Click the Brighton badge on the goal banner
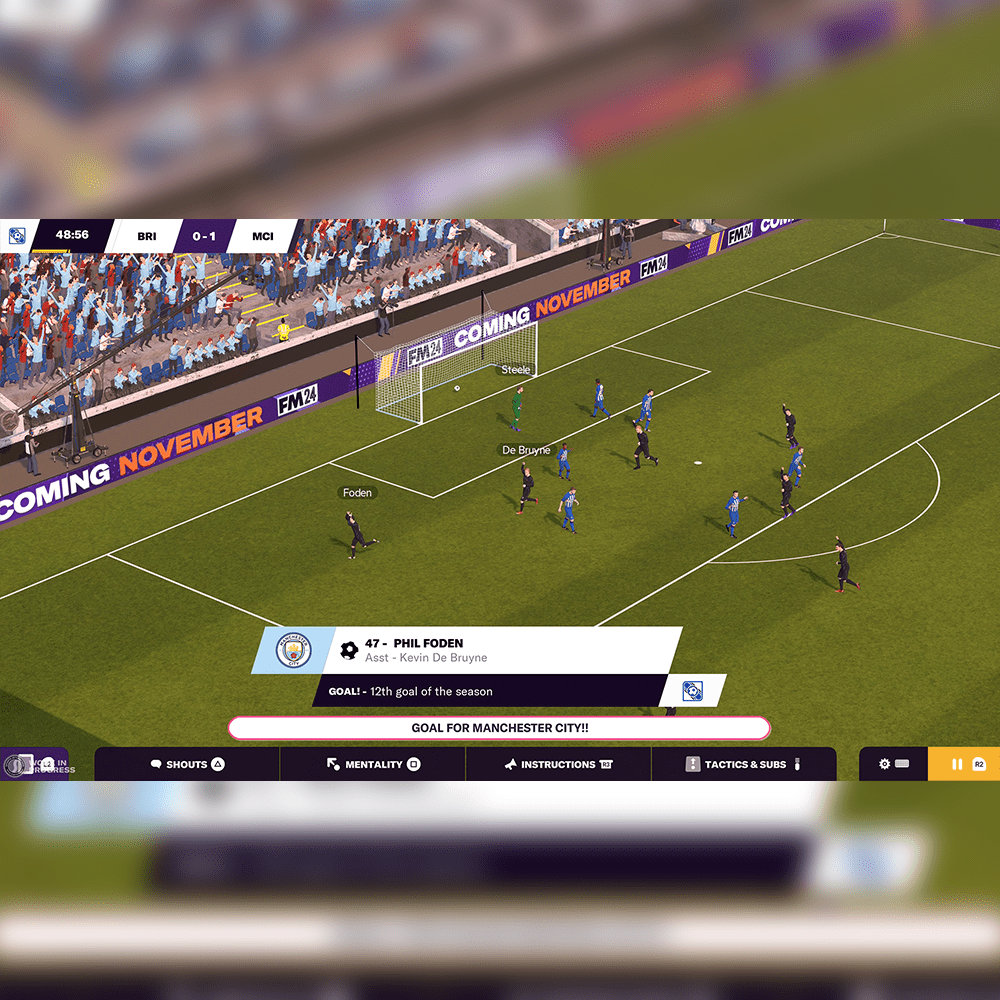 coord(692,691)
